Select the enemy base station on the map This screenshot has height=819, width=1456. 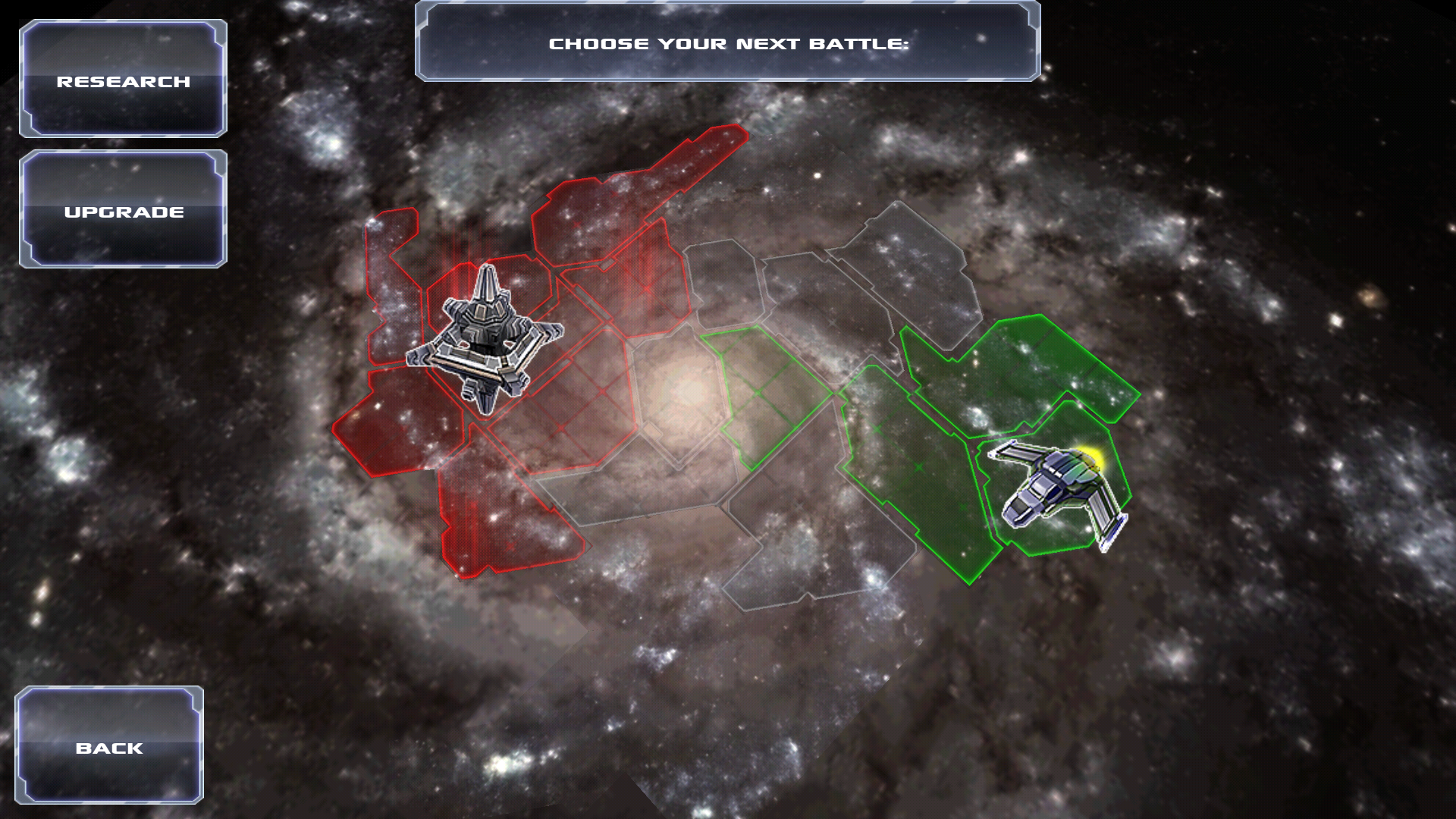[485, 341]
